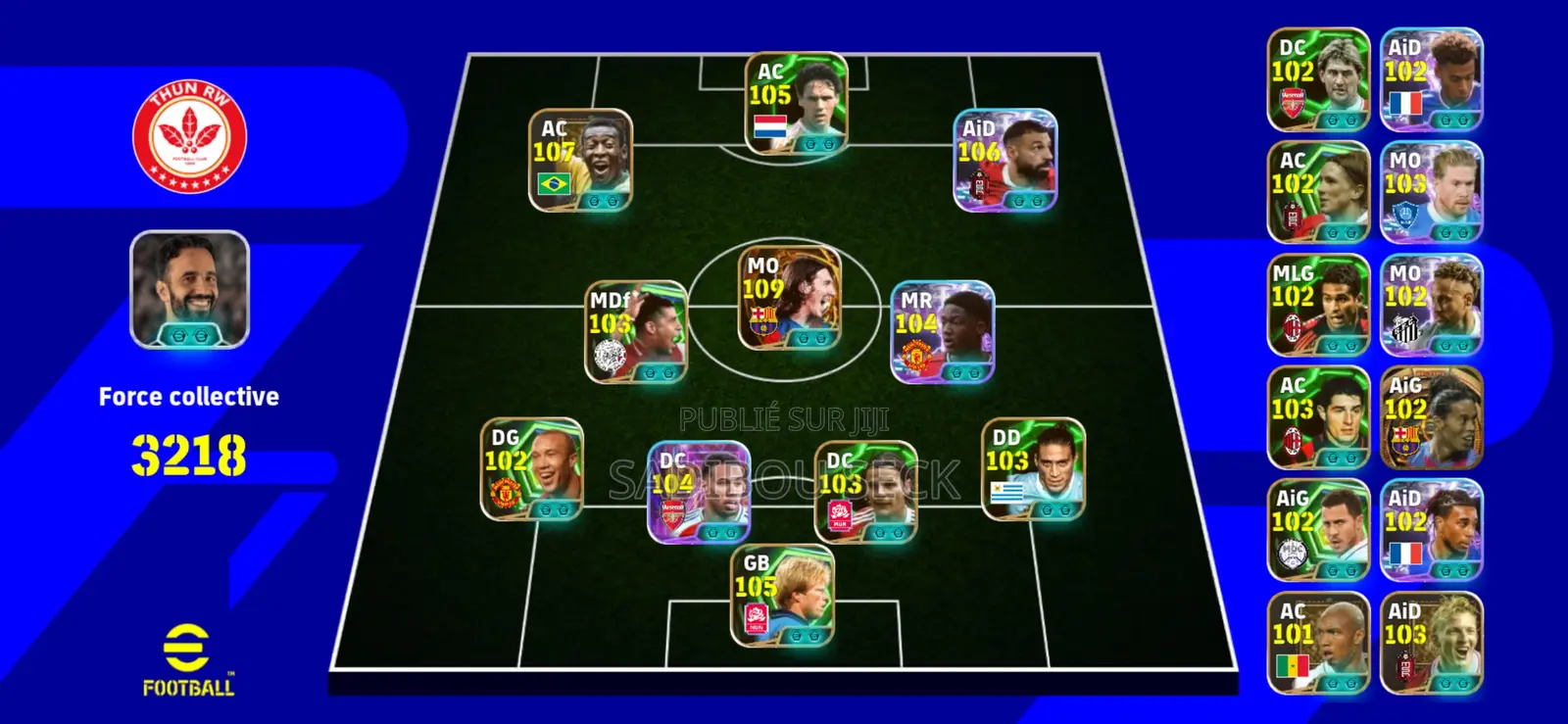Screen dimensions: 1568x724
Task: Open the manager portrait card
Action: click(x=189, y=290)
